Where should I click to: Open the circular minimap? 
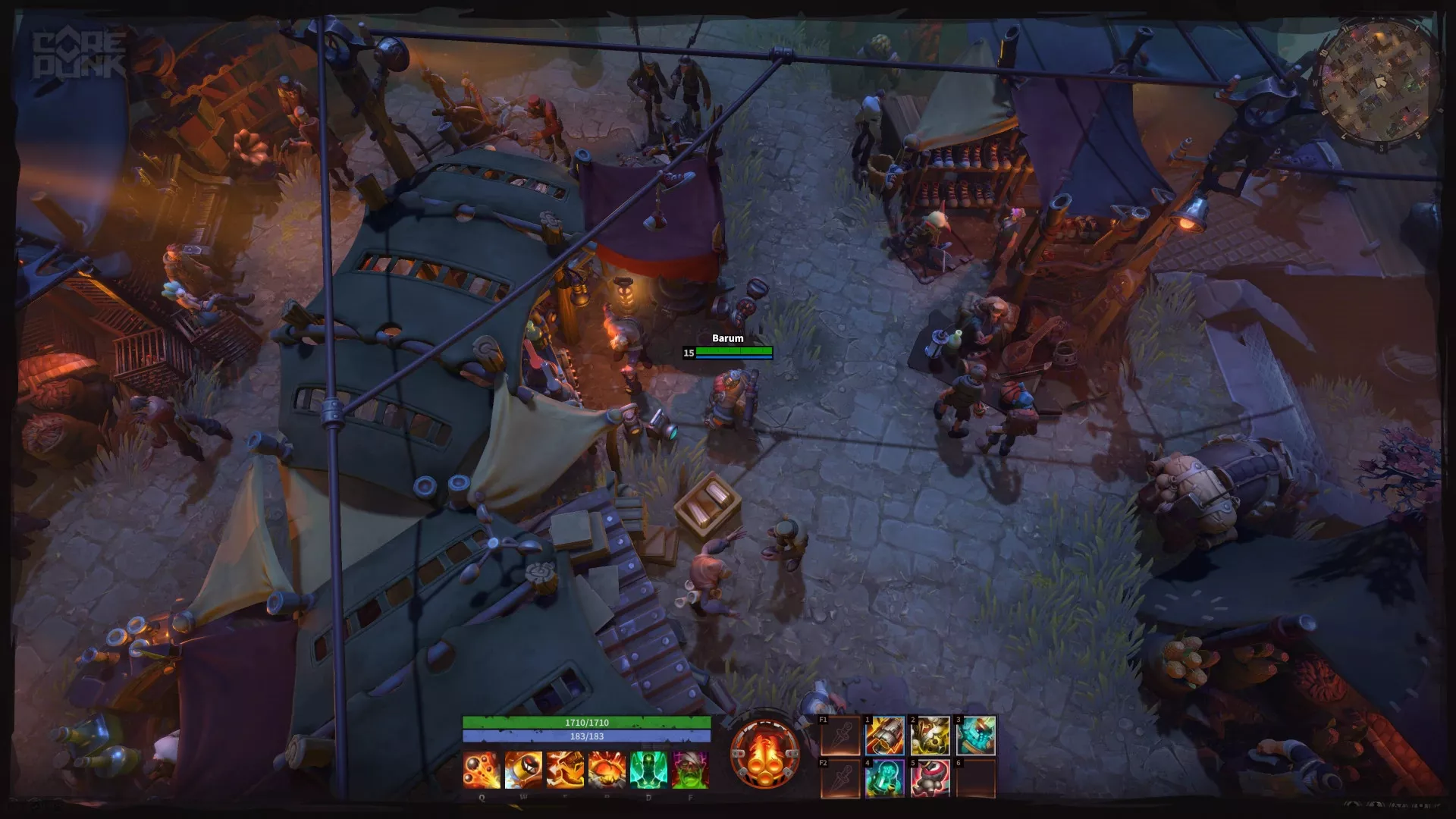(x=1379, y=82)
